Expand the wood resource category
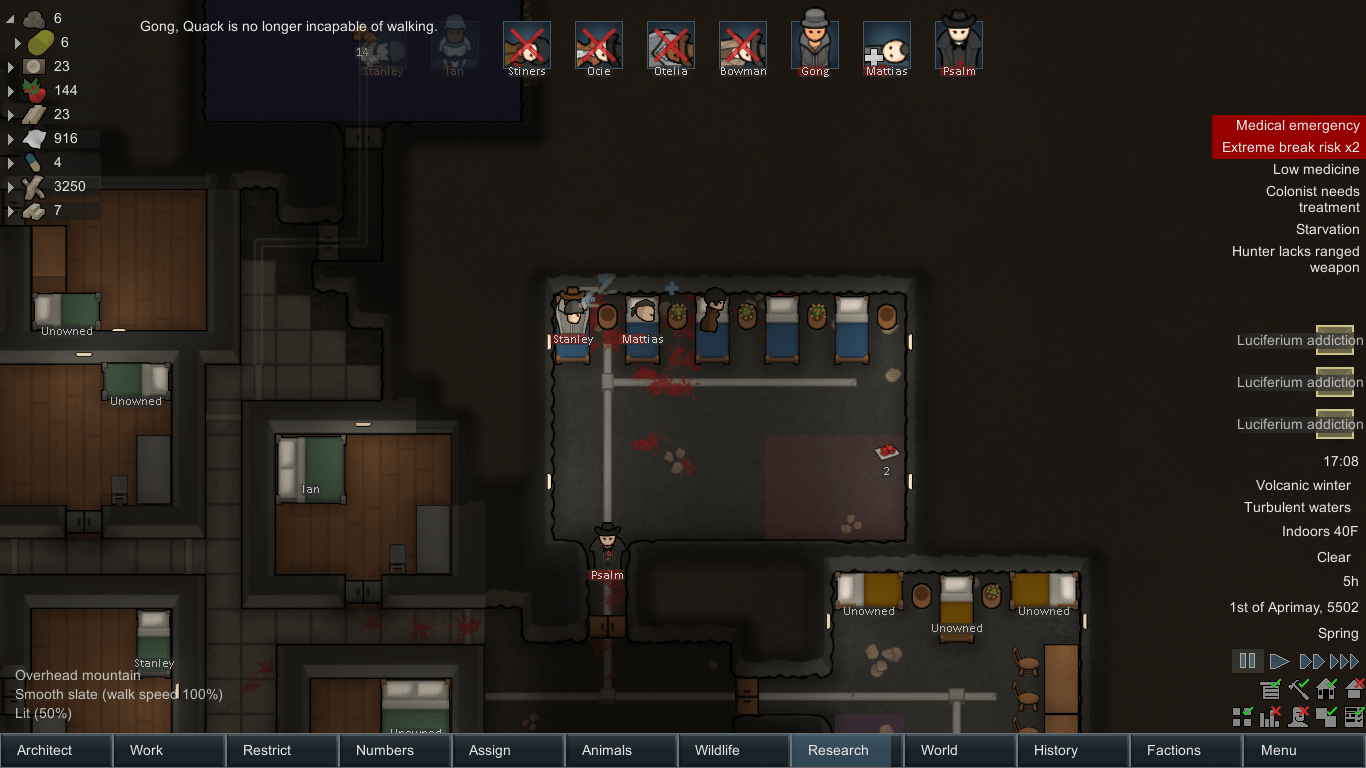 [10, 186]
